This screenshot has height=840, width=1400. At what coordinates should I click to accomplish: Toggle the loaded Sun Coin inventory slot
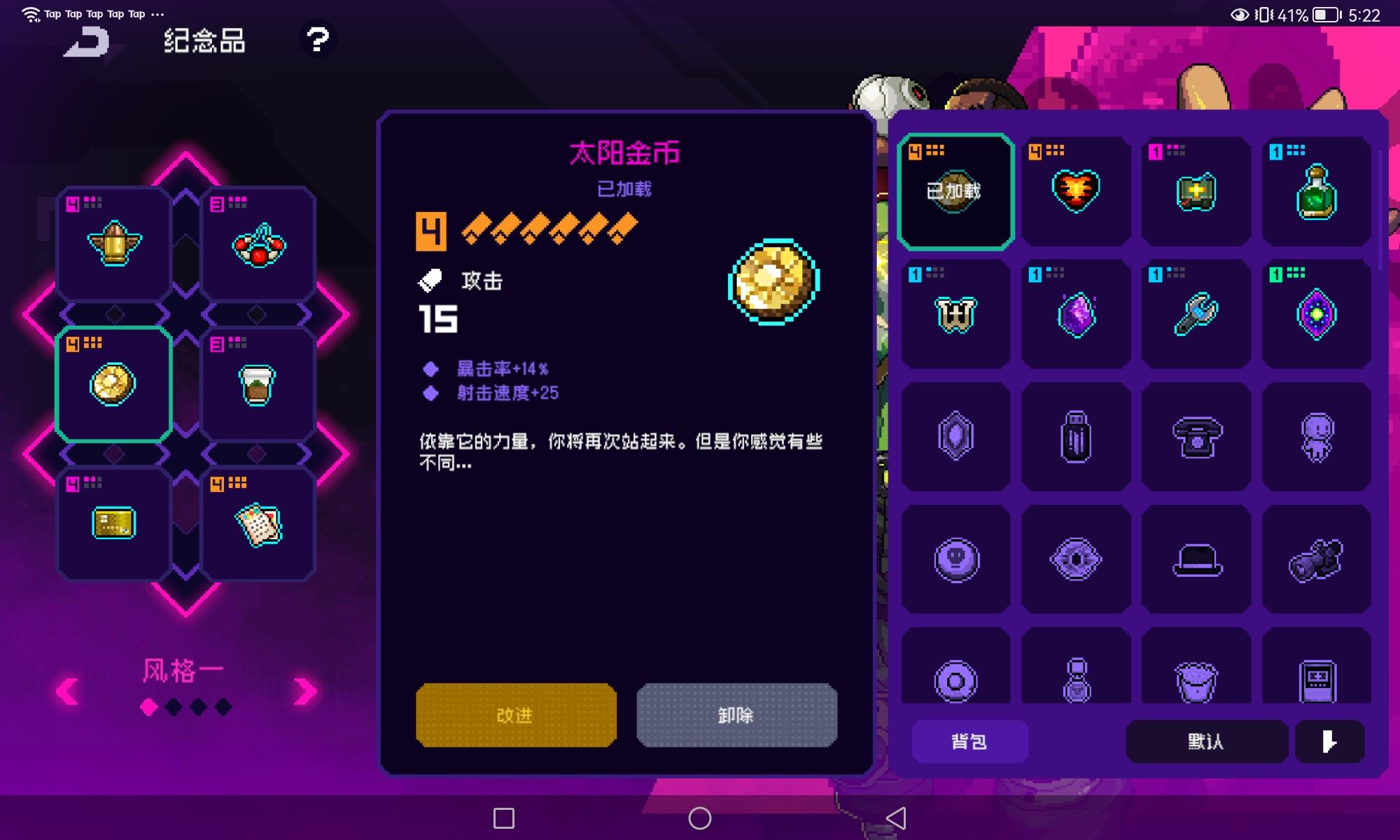[x=955, y=189]
